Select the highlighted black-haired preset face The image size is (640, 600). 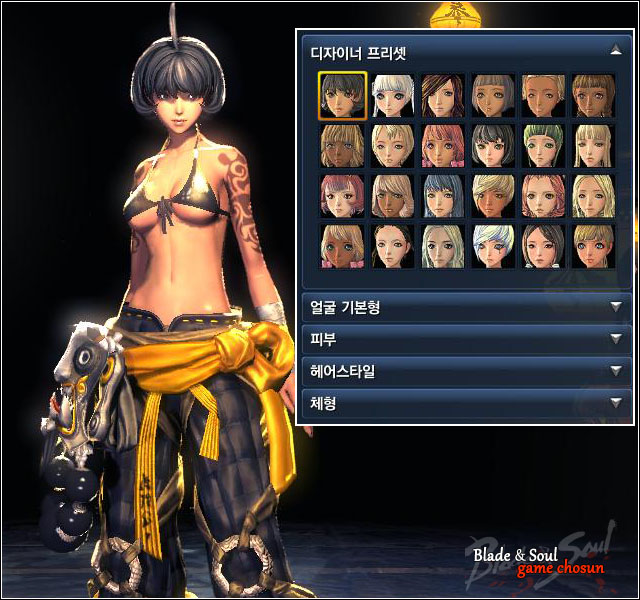coord(342,96)
